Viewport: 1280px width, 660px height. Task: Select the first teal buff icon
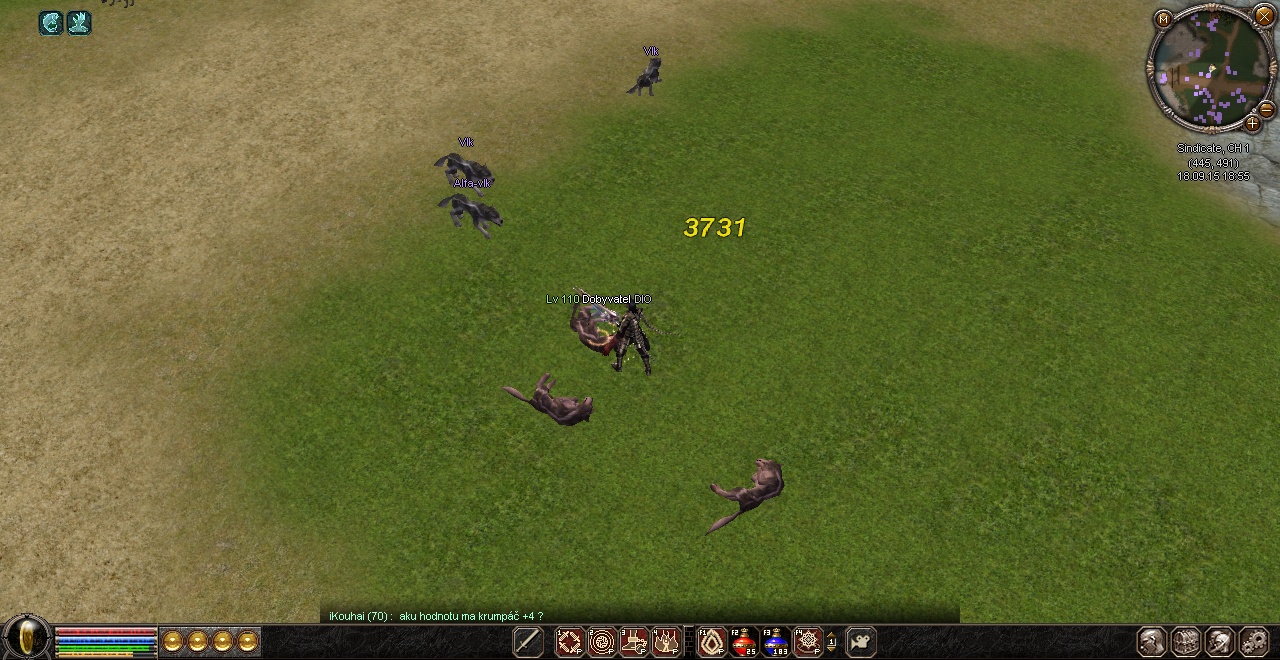click(x=51, y=23)
